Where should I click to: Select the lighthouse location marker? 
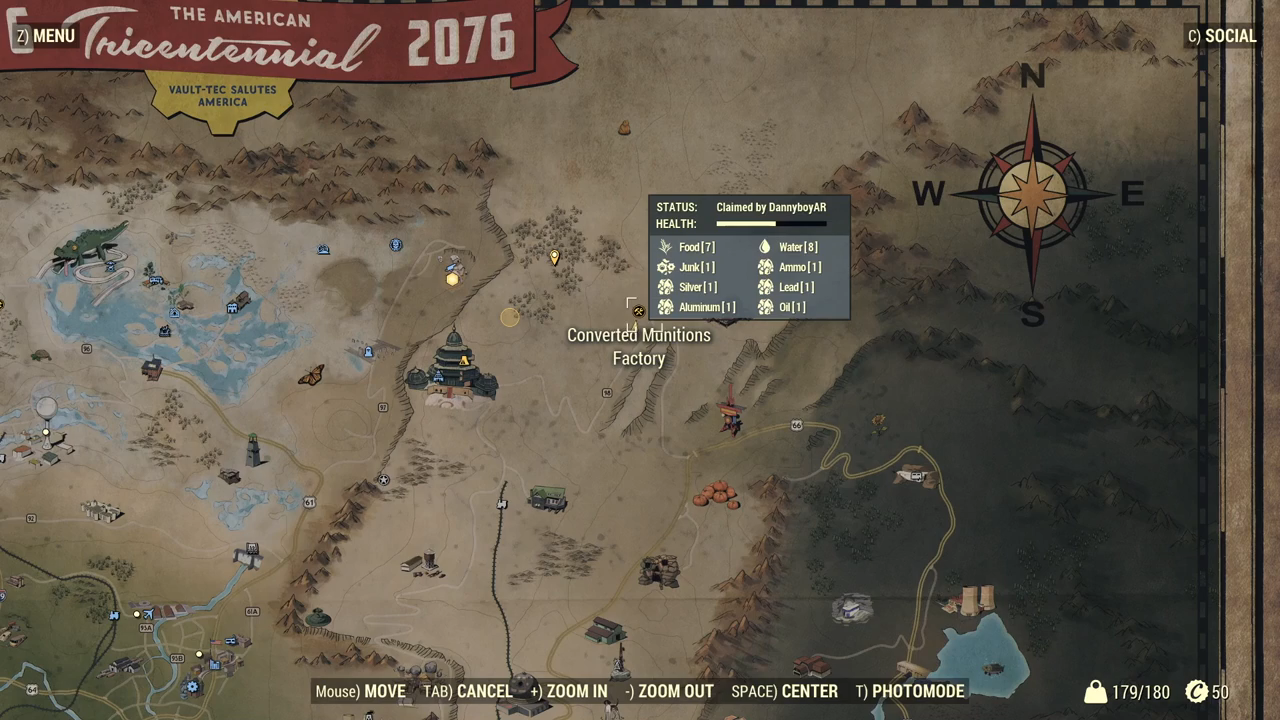254,451
